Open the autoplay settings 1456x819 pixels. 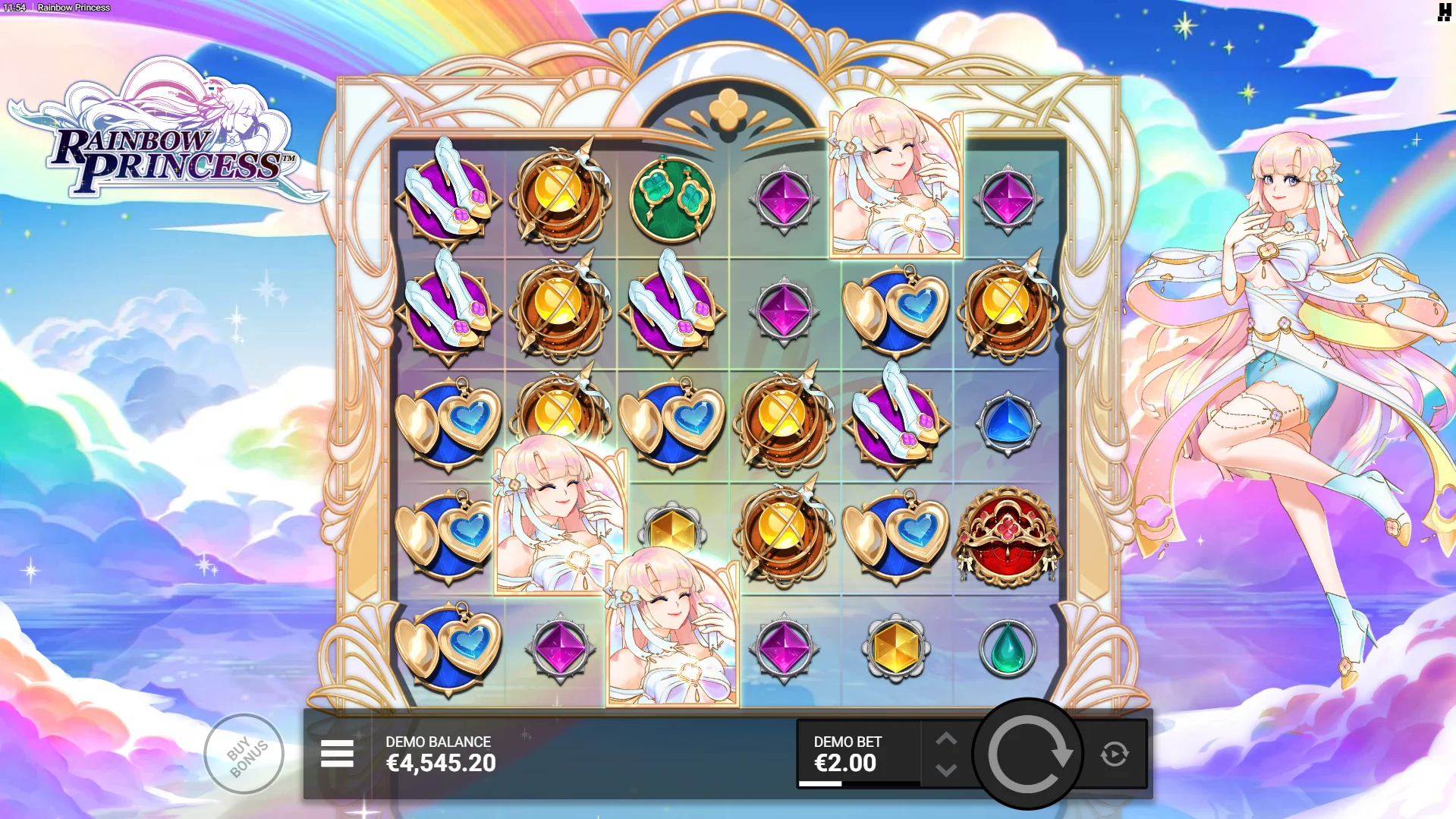click(x=1114, y=754)
